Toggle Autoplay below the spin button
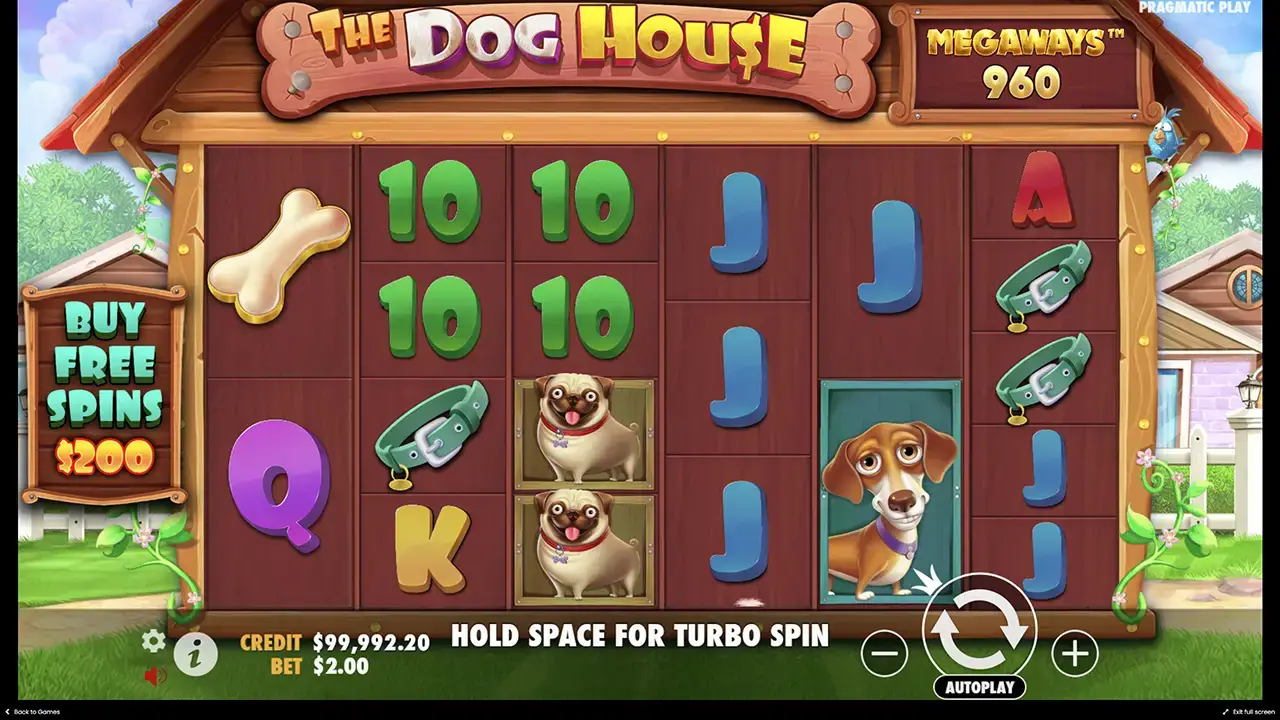The image size is (1280, 720). point(981,687)
